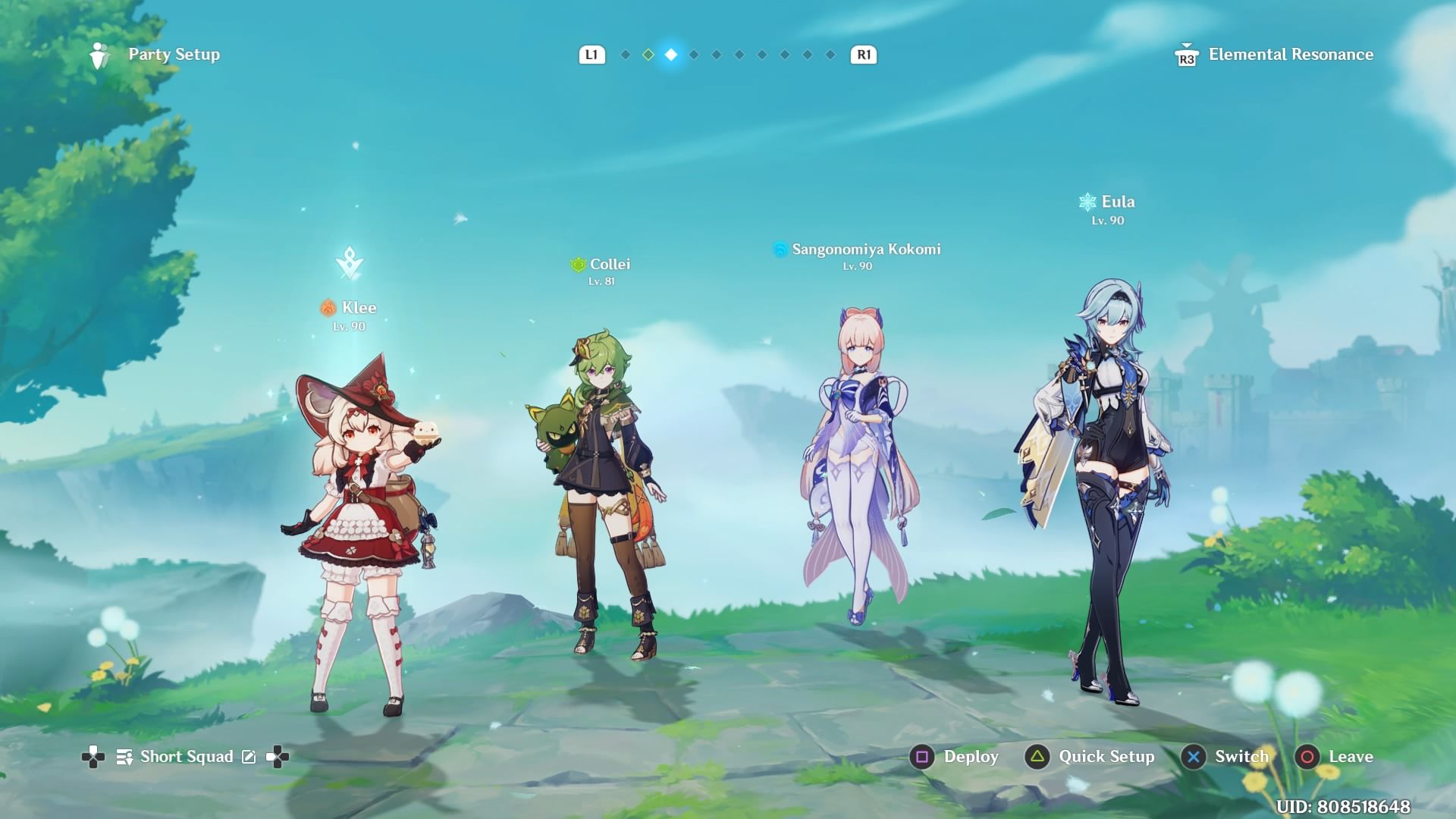This screenshot has width=1456, height=819.
Task: Select Eula's Cryo snowflake icon
Action: click(x=1086, y=201)
